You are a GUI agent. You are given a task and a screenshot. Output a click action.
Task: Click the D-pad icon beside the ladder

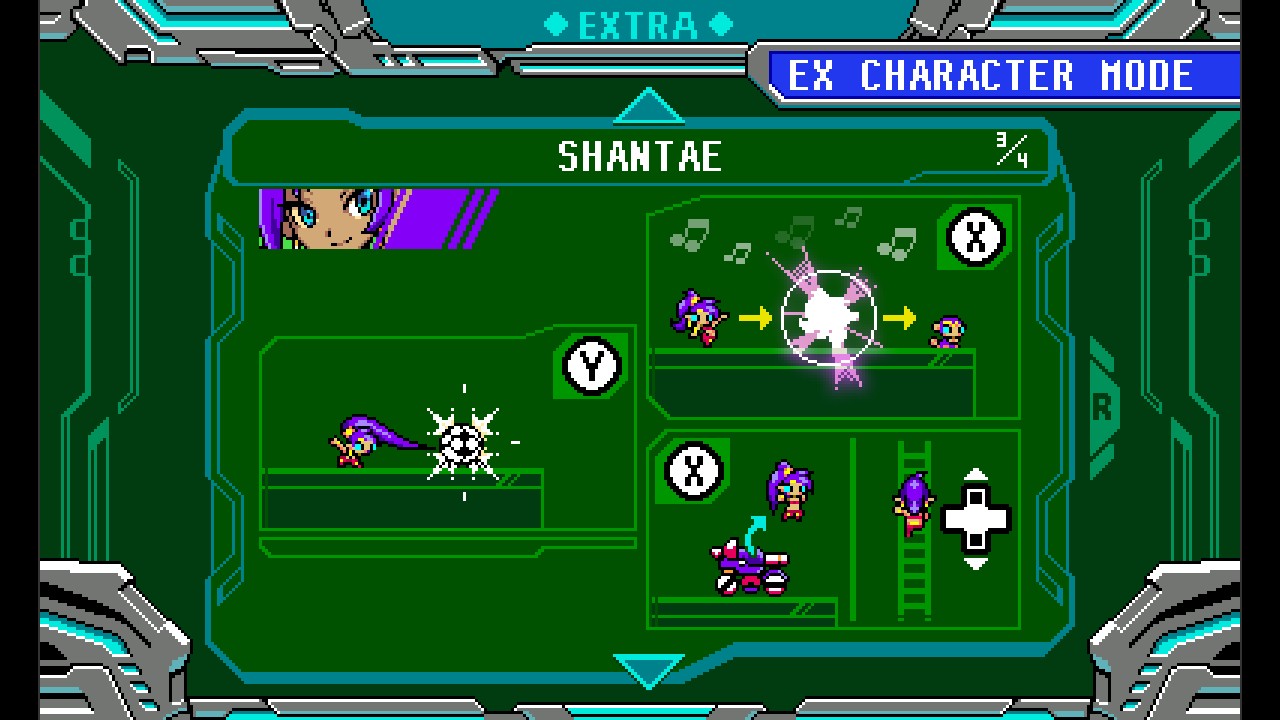[x=975, y=518]
